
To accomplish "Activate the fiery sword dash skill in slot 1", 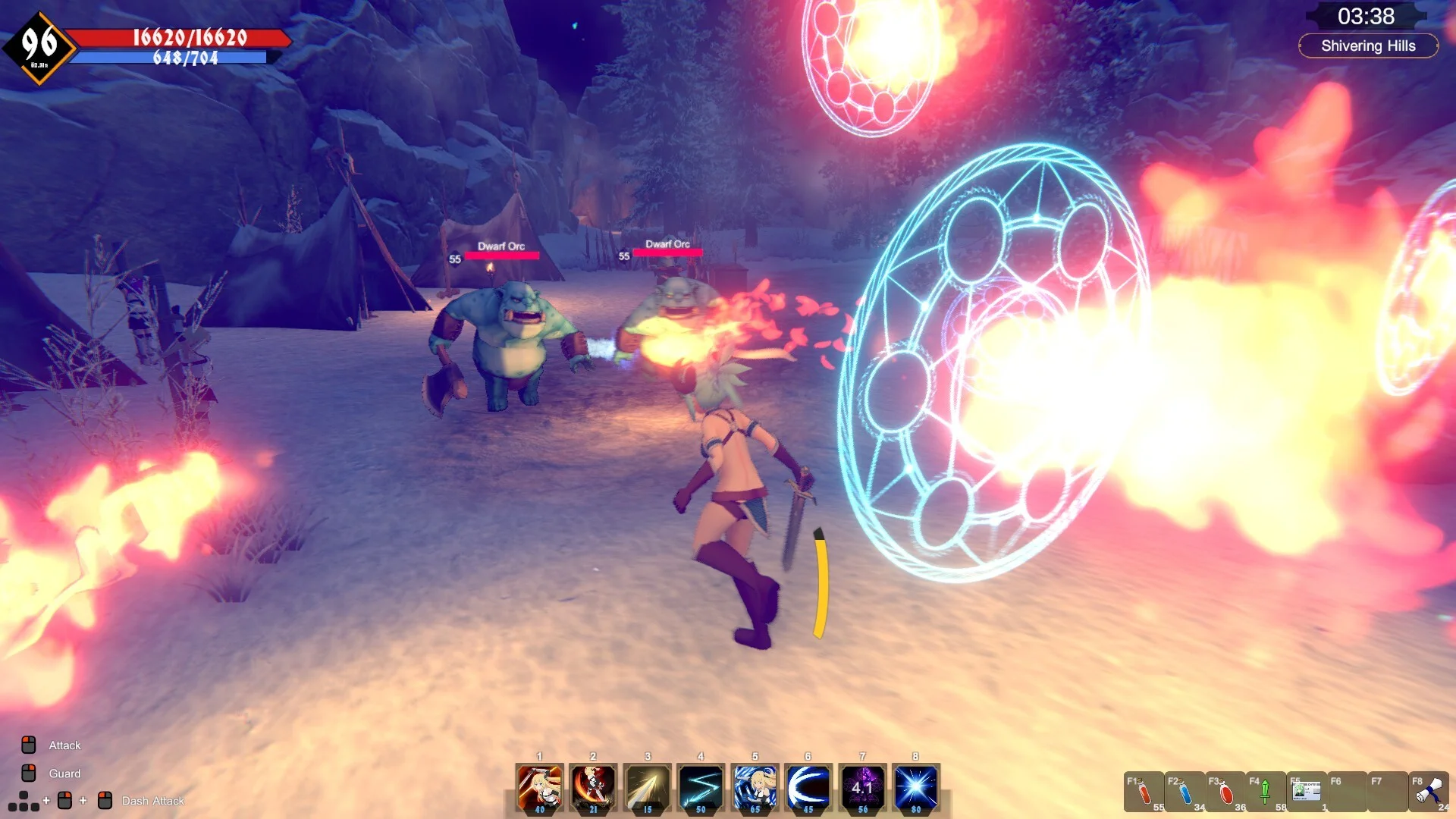I will coord(539,787).
